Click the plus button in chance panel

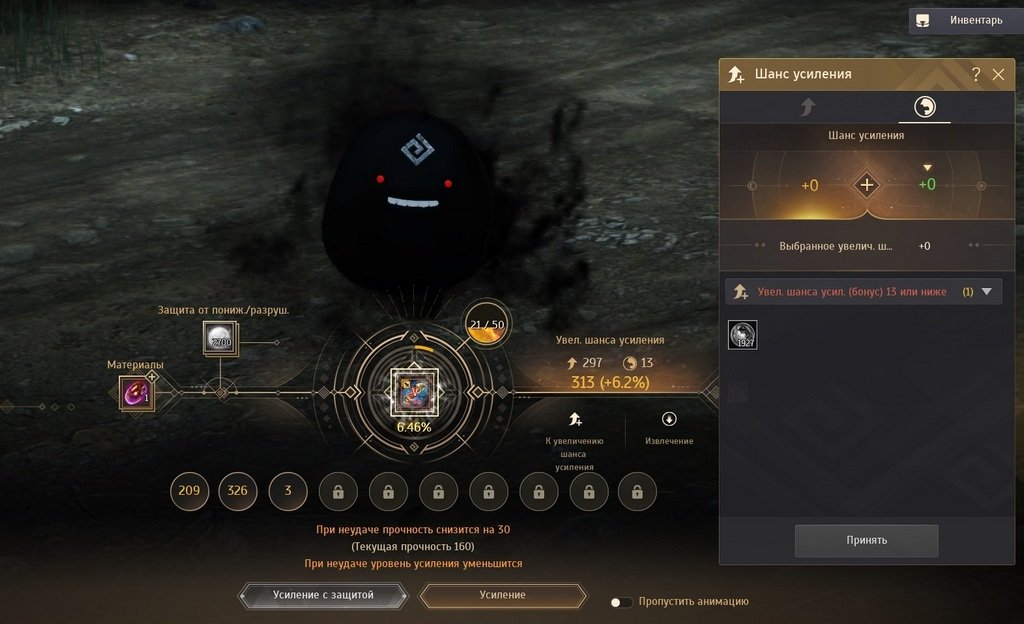(866, 185)
